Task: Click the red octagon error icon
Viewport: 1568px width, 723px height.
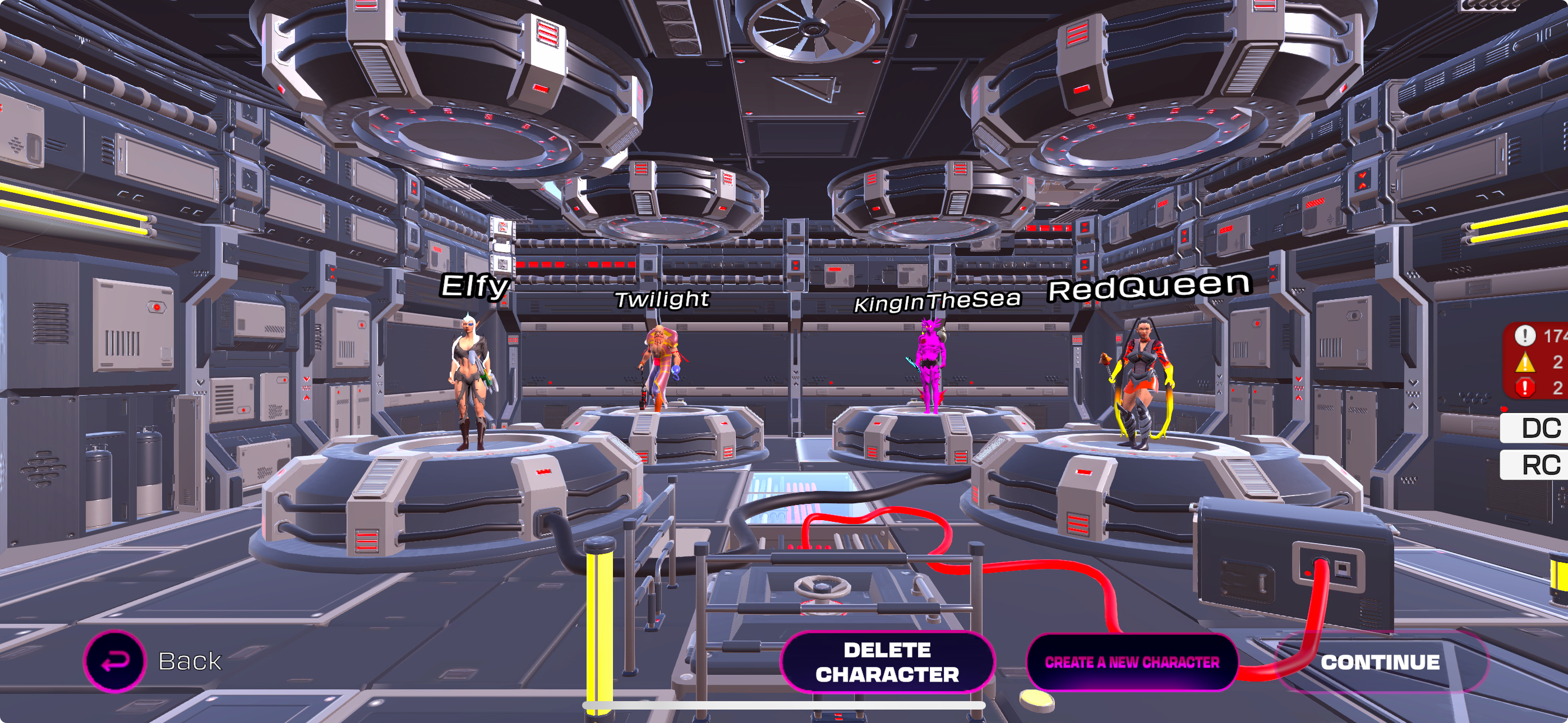Action: coord(1525,387)
